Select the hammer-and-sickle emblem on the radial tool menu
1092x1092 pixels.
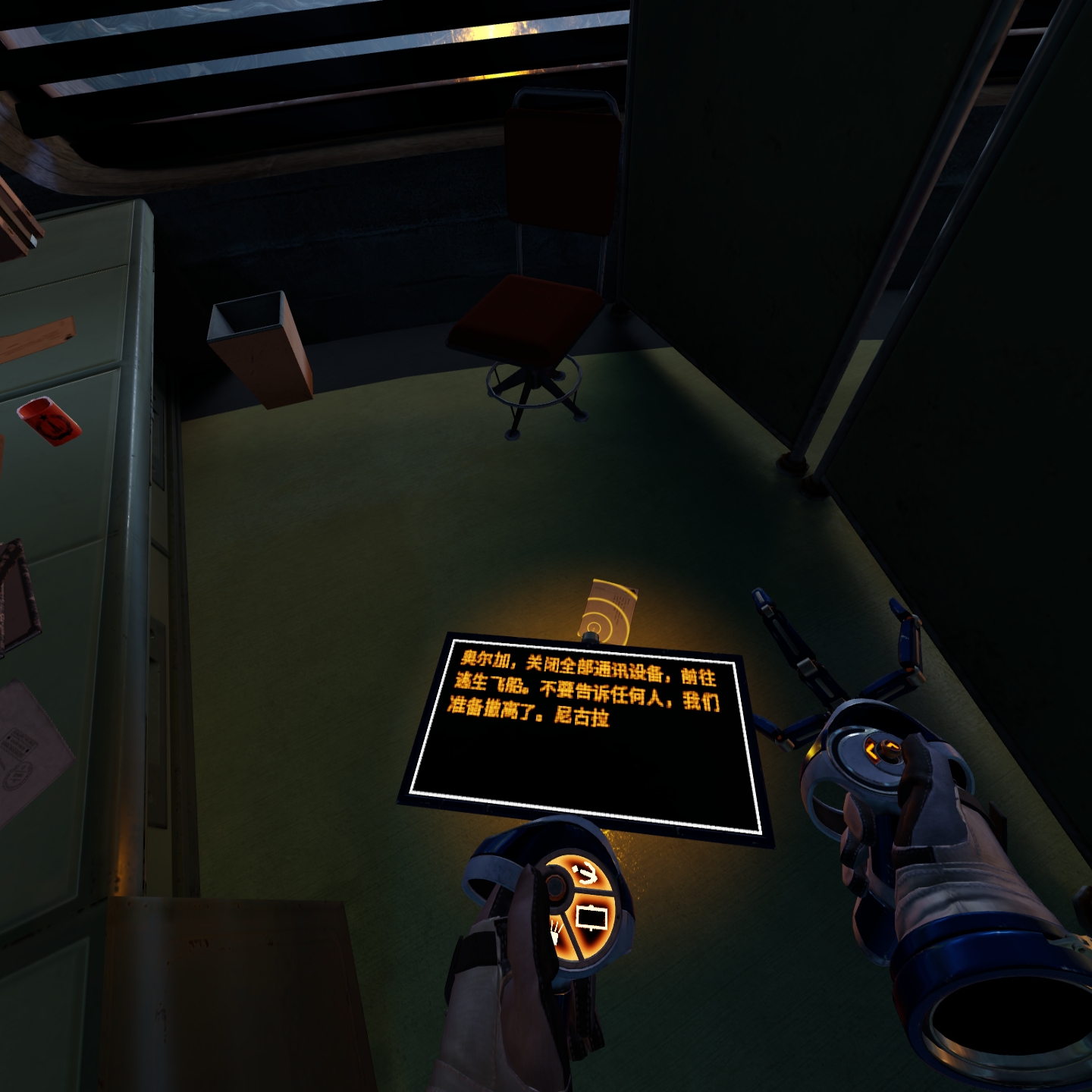(x=586, y=873)
